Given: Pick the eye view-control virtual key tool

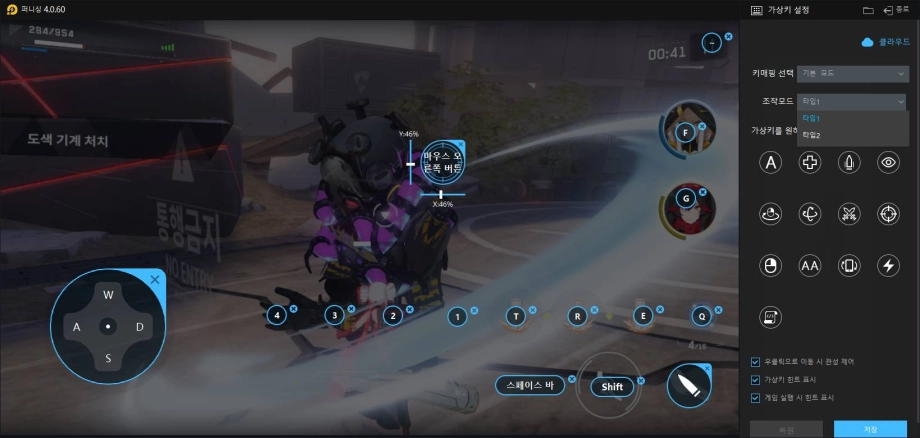Looking at the screenshot, I should pyautogui.click(x=888, y=161).
